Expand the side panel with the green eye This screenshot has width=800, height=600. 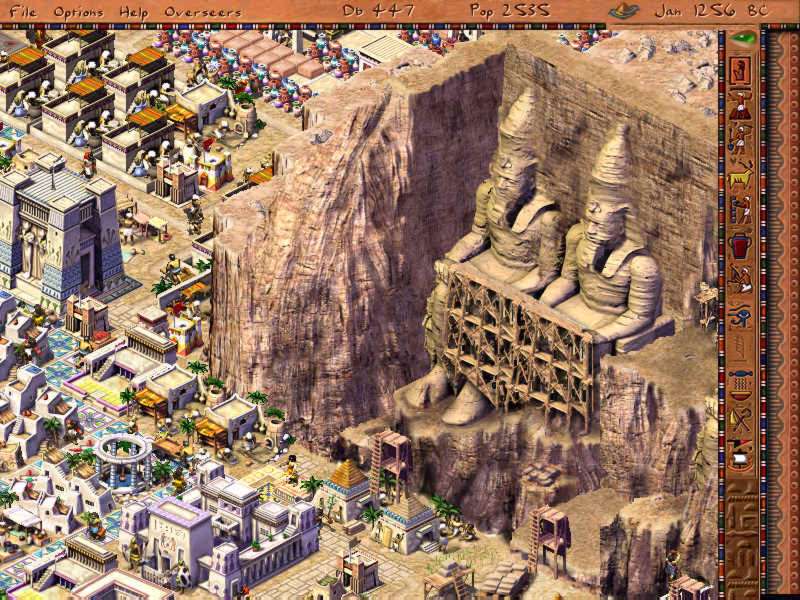(741, 38)
